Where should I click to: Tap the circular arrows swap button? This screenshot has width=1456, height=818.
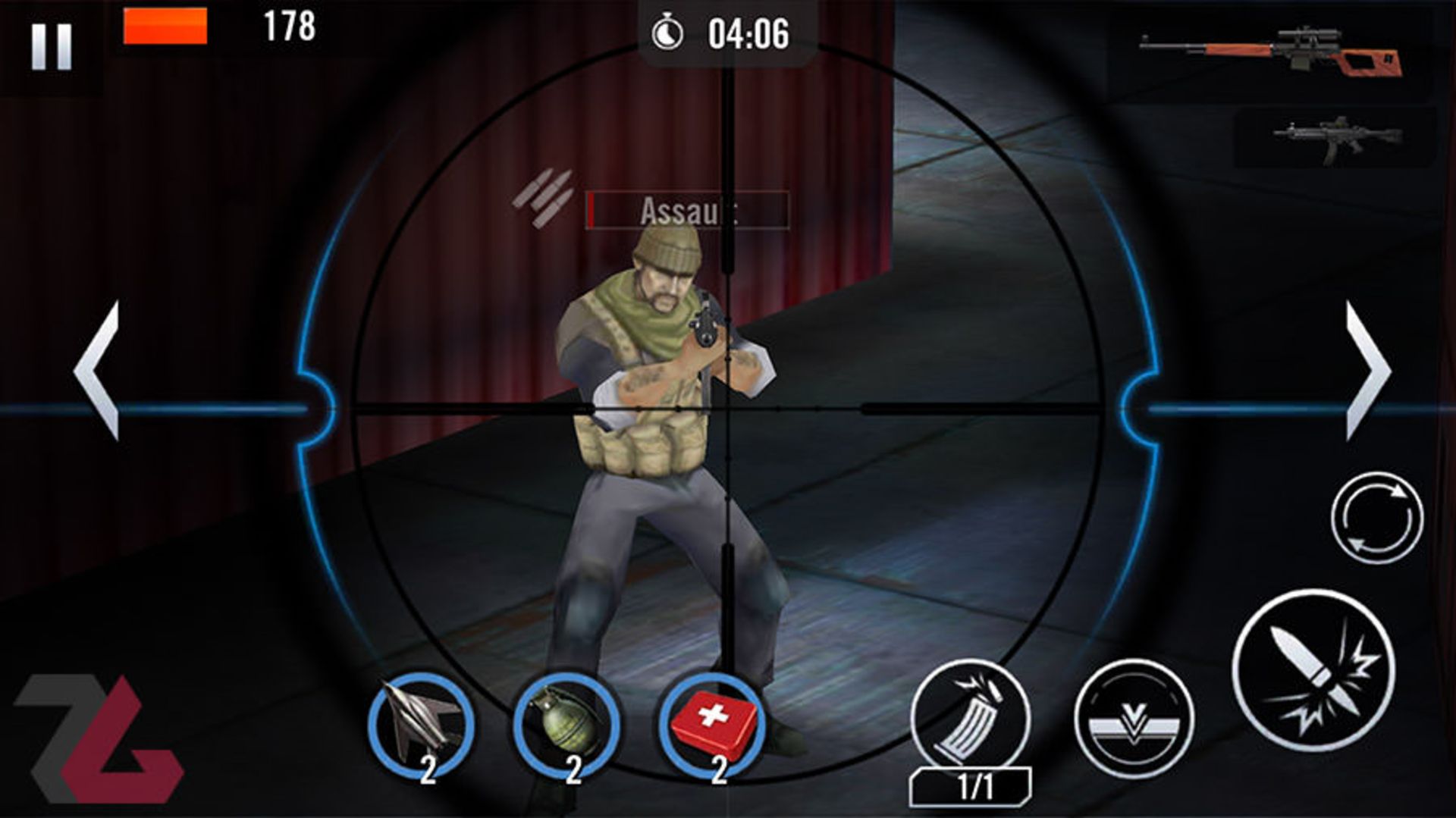pyautogui.click(x=1376, y=519)
